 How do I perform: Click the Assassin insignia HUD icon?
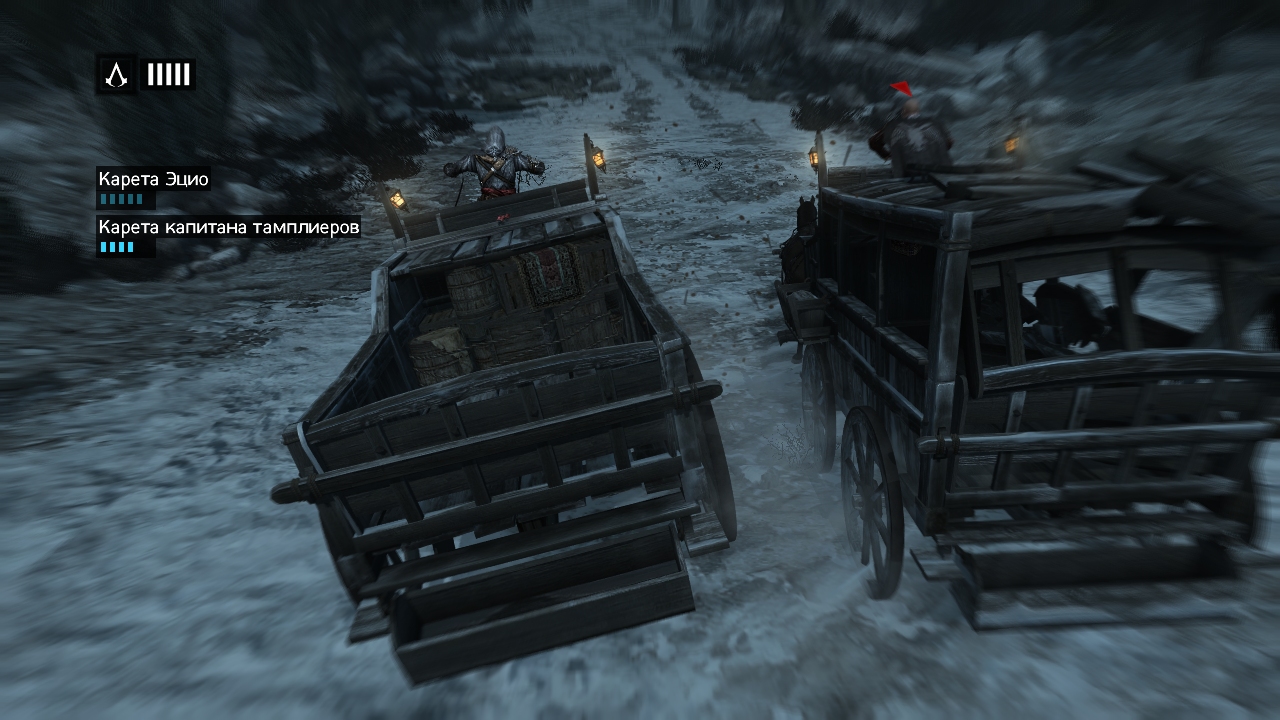point(116,74)
